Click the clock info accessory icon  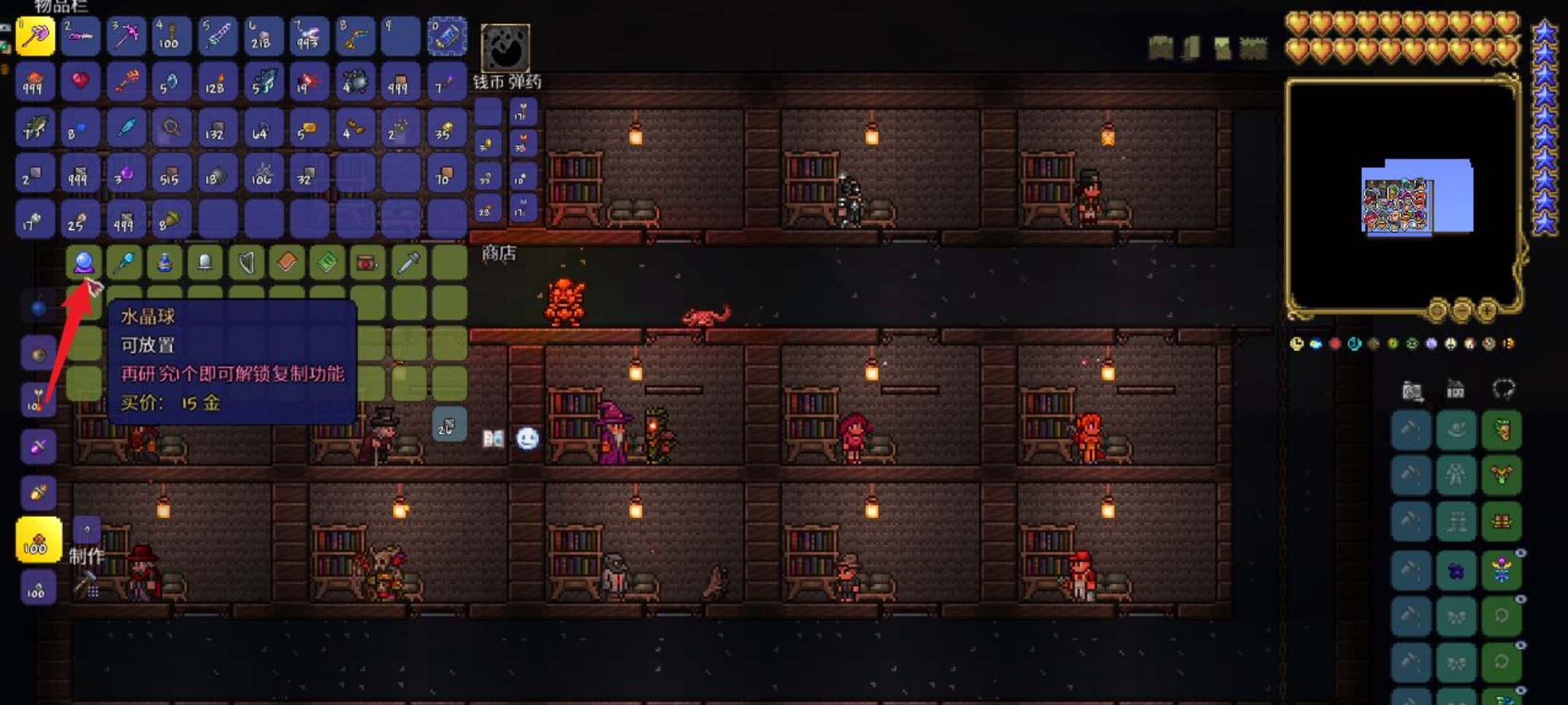coord(1296,344)
